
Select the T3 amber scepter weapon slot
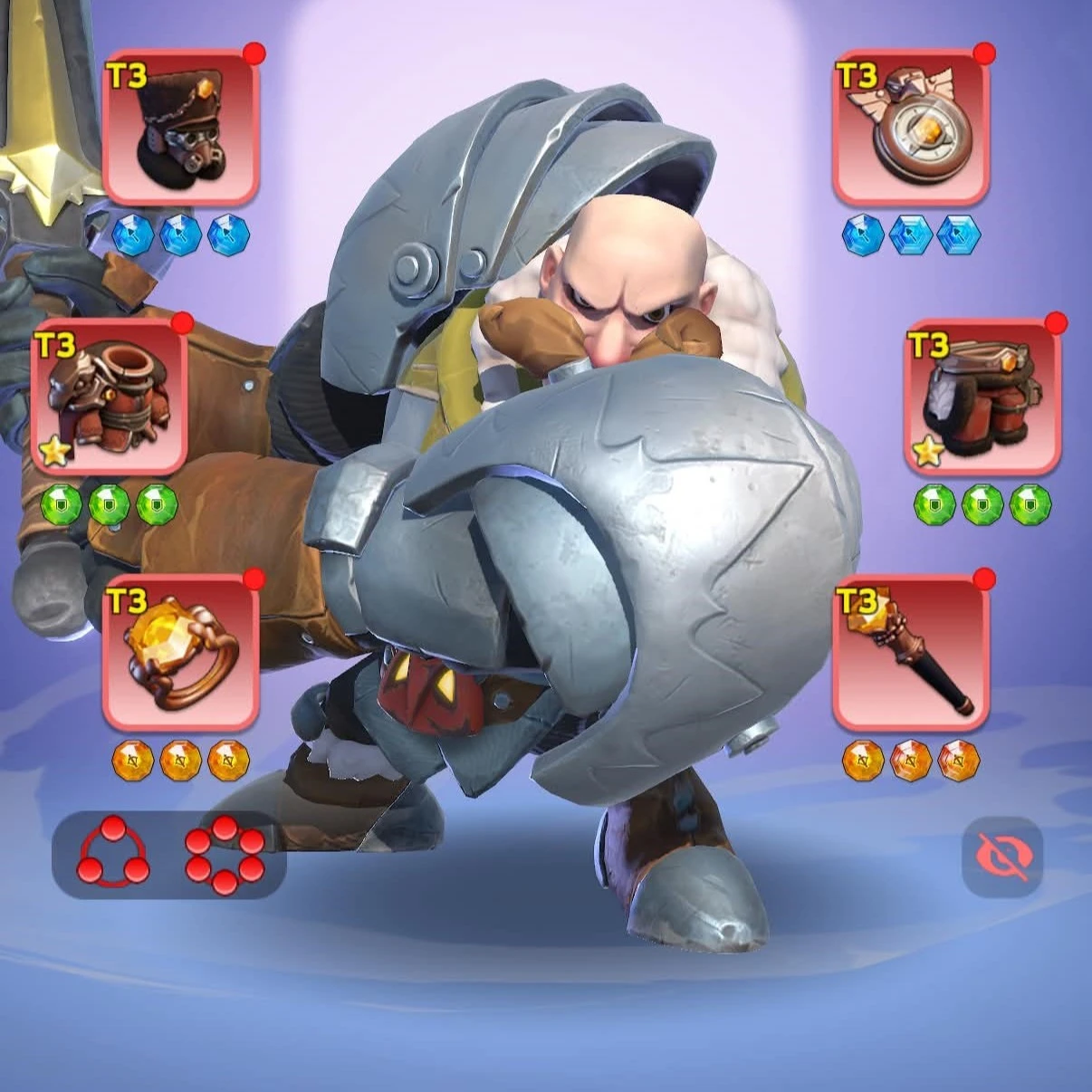(x=911, y=652)
